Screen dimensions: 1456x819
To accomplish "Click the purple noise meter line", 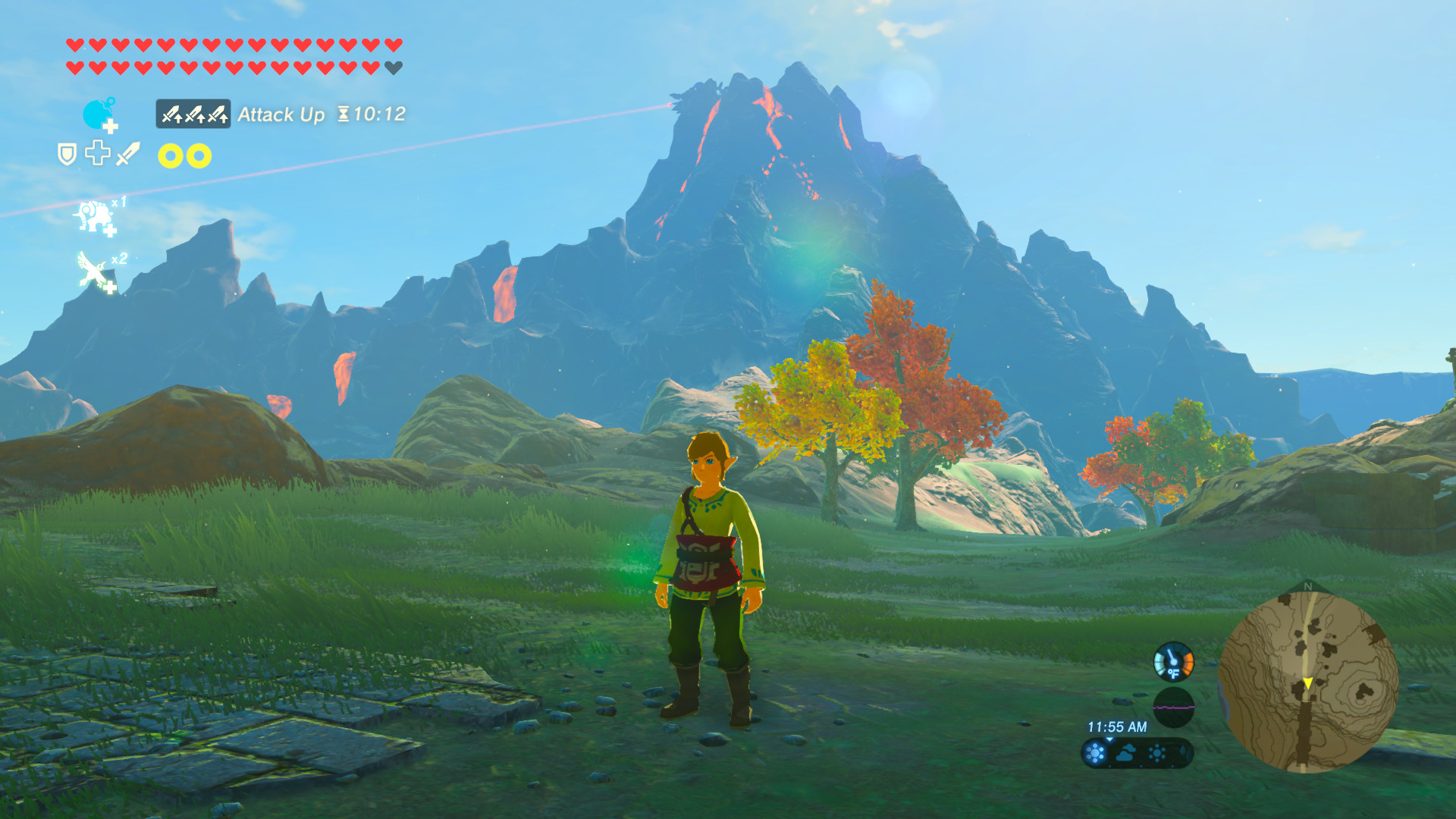I will 1174,708.
